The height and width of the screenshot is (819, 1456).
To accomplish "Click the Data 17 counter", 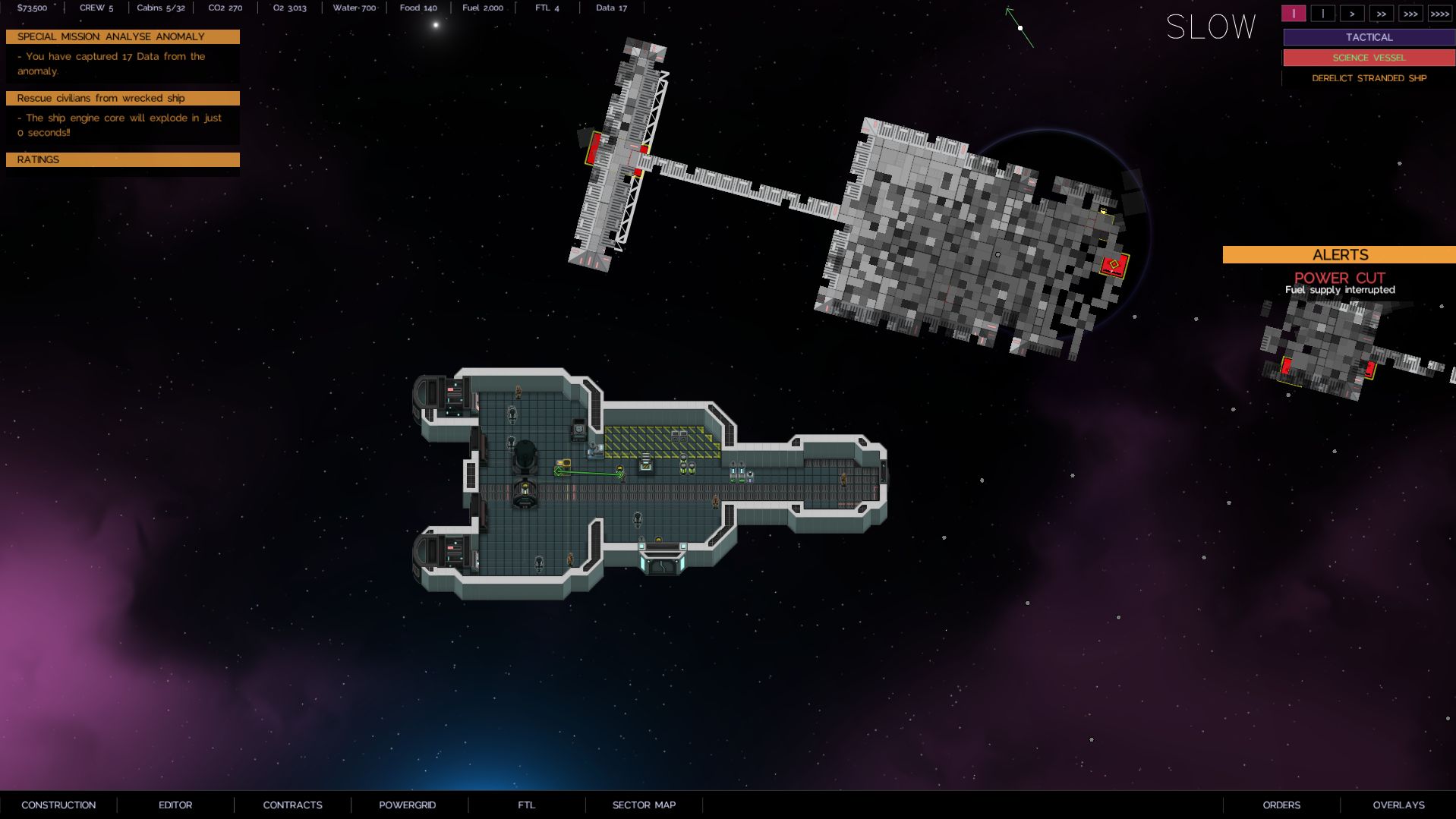I will click(x=611, y=8).
